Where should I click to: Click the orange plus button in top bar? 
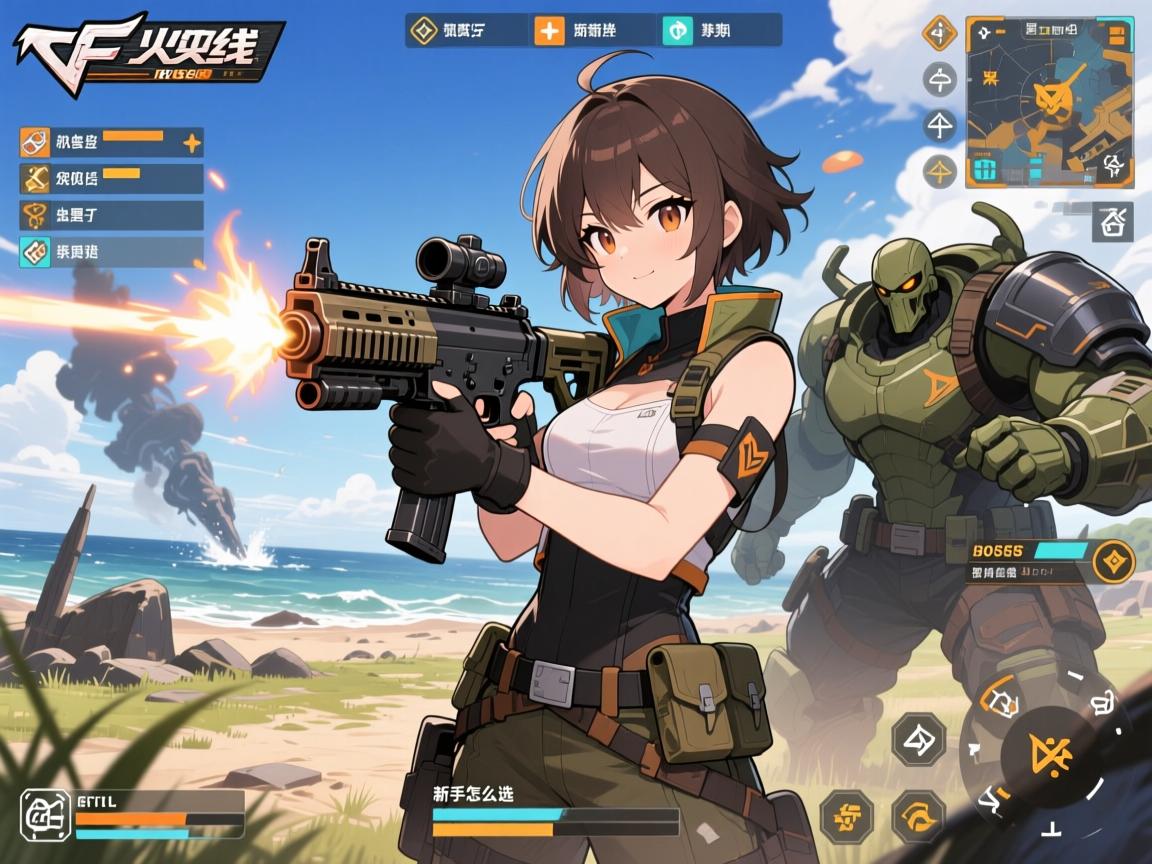click(x=549, y=30)
